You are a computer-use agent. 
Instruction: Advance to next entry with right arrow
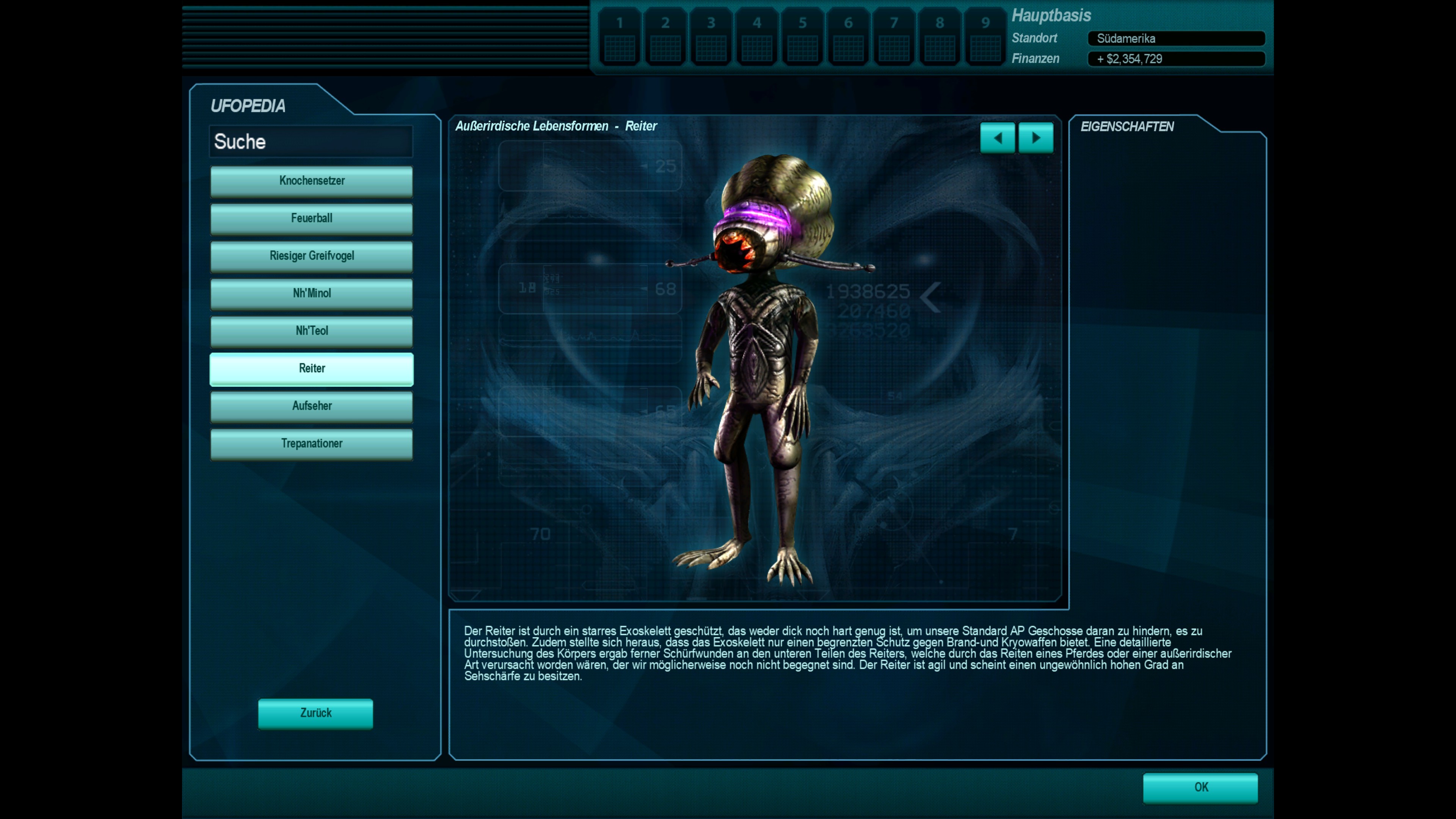point(1036,138)
